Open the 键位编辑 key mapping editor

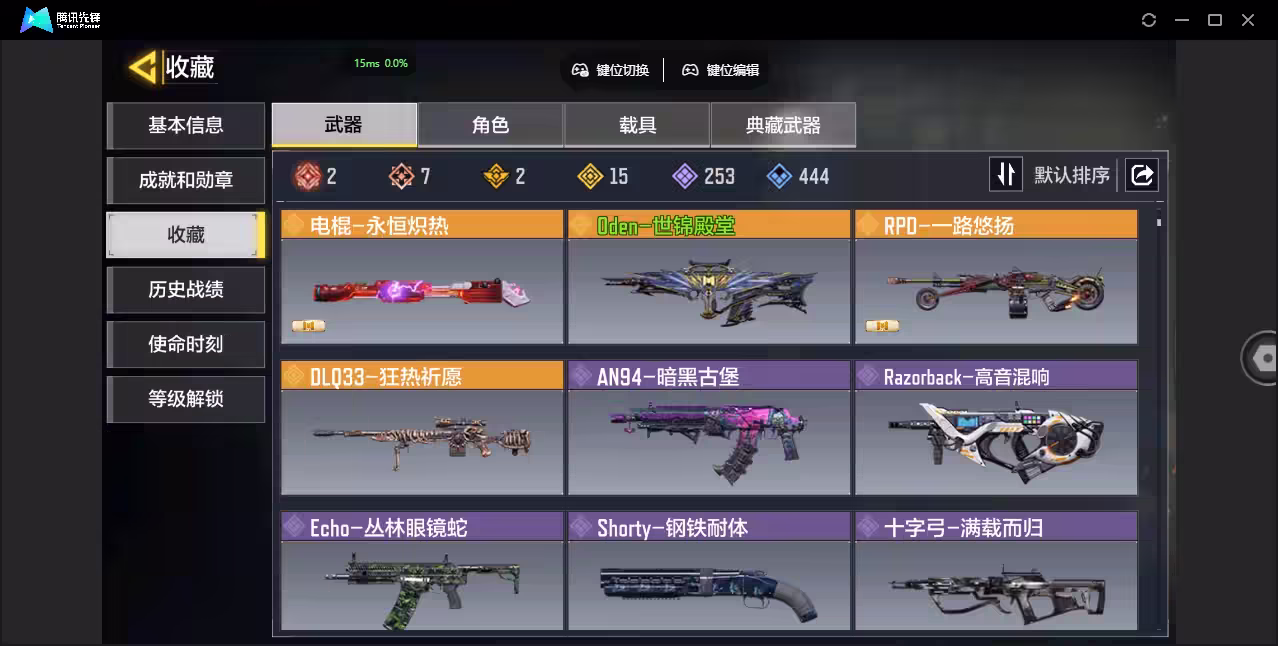pos(721,70)
